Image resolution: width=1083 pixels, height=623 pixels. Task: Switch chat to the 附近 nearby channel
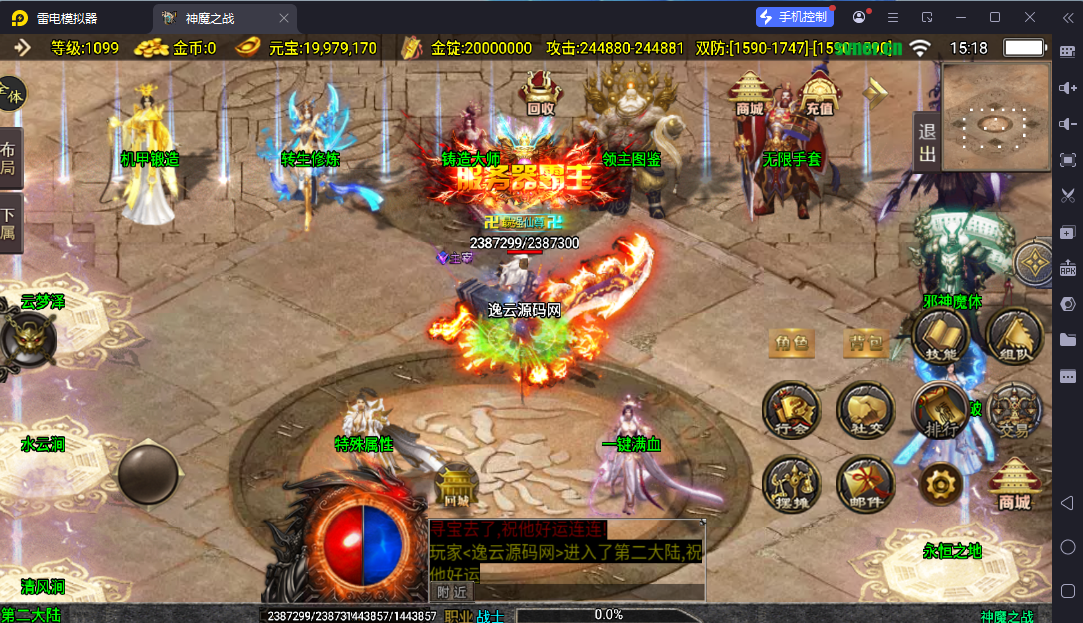[452, 591]
